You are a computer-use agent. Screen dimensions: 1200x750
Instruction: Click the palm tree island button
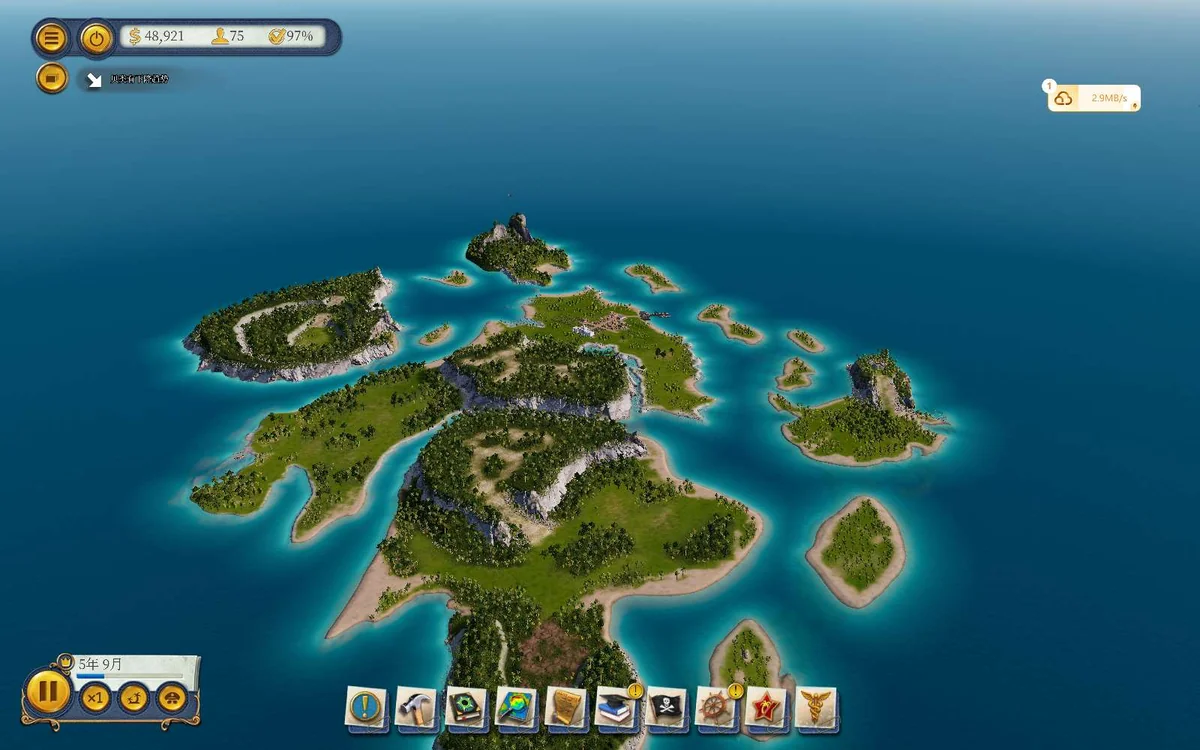coord(134,697)
